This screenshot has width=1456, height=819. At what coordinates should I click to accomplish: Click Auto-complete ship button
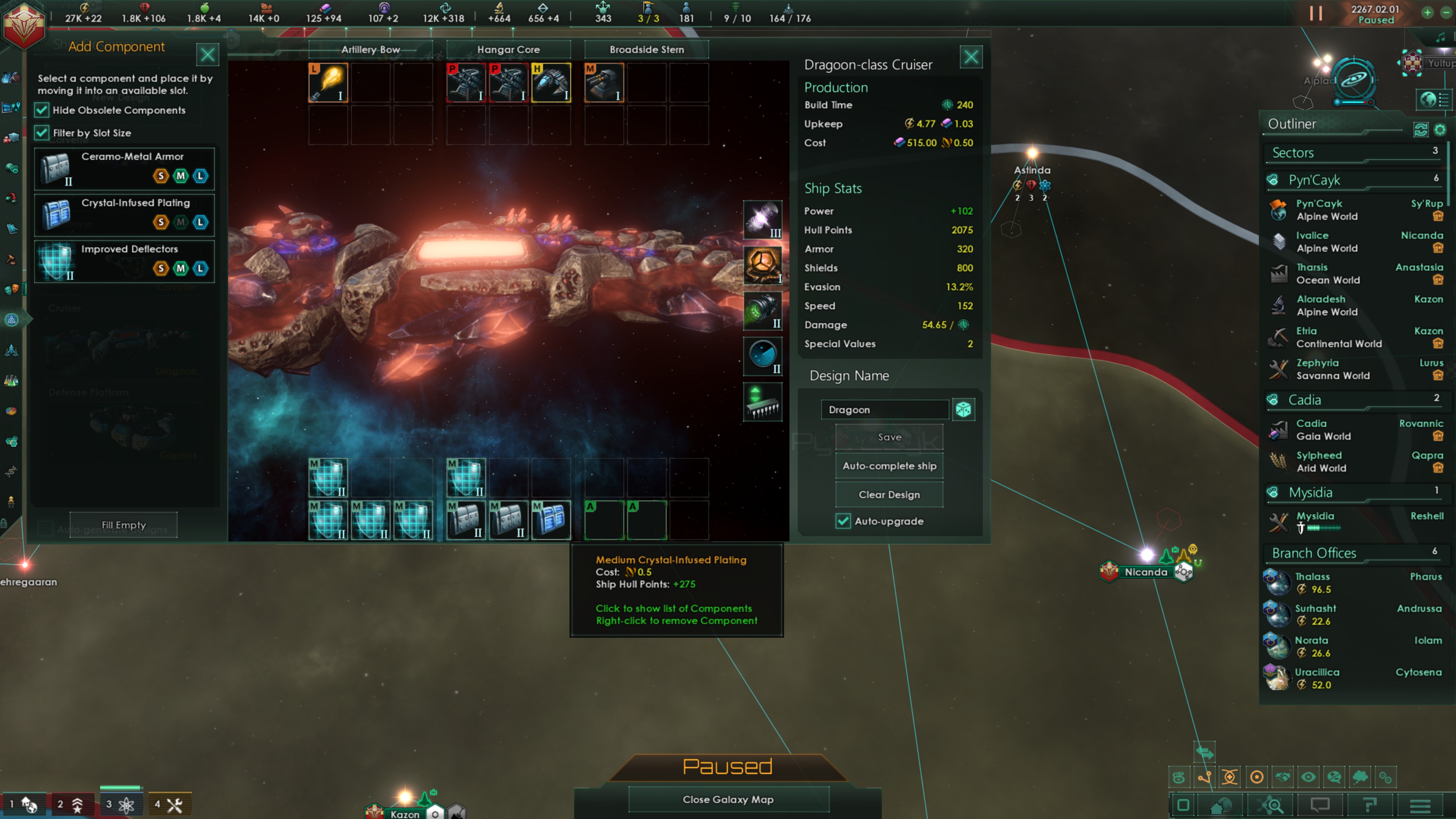click(889, 466)
